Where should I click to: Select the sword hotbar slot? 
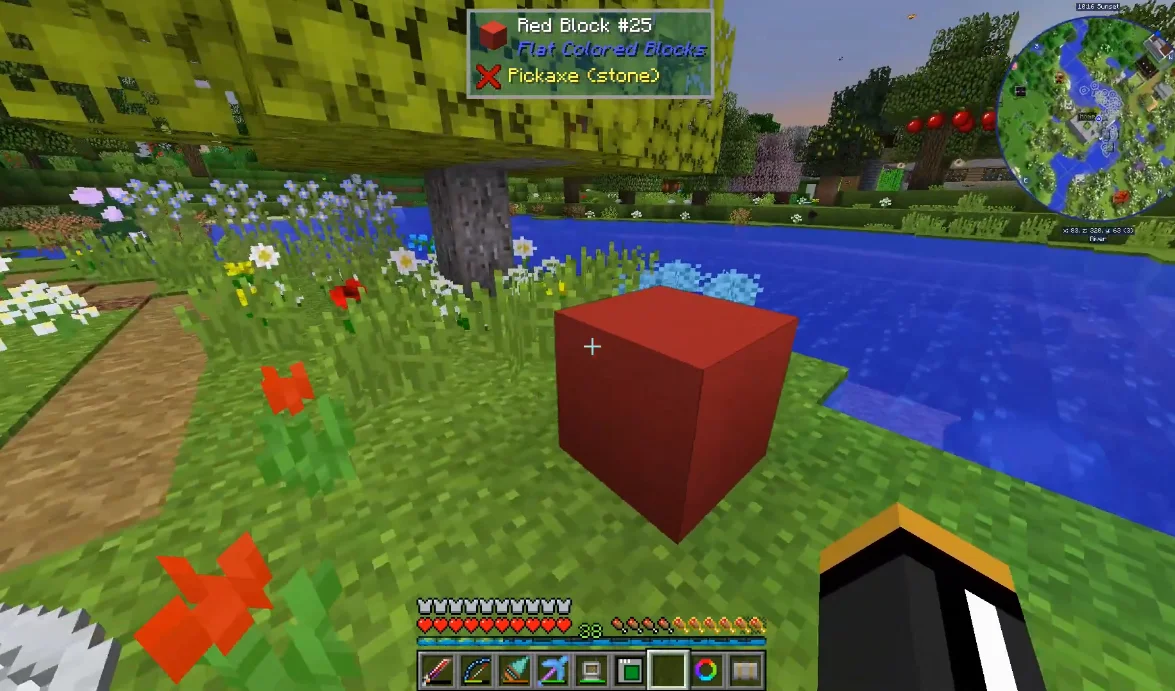tap(436, 669)
